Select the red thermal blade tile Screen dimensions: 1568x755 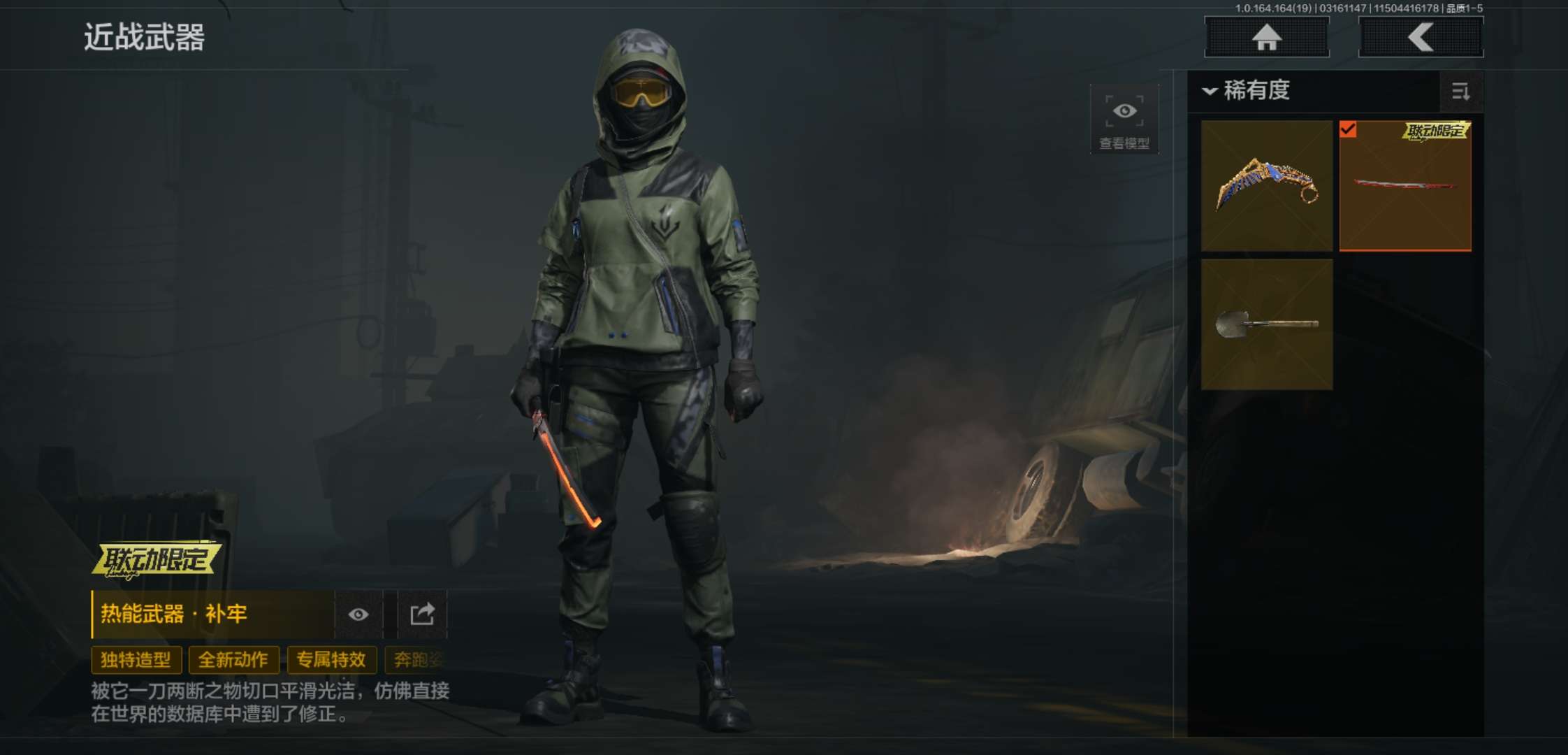pyautogui.click(x=1404, y=185)
